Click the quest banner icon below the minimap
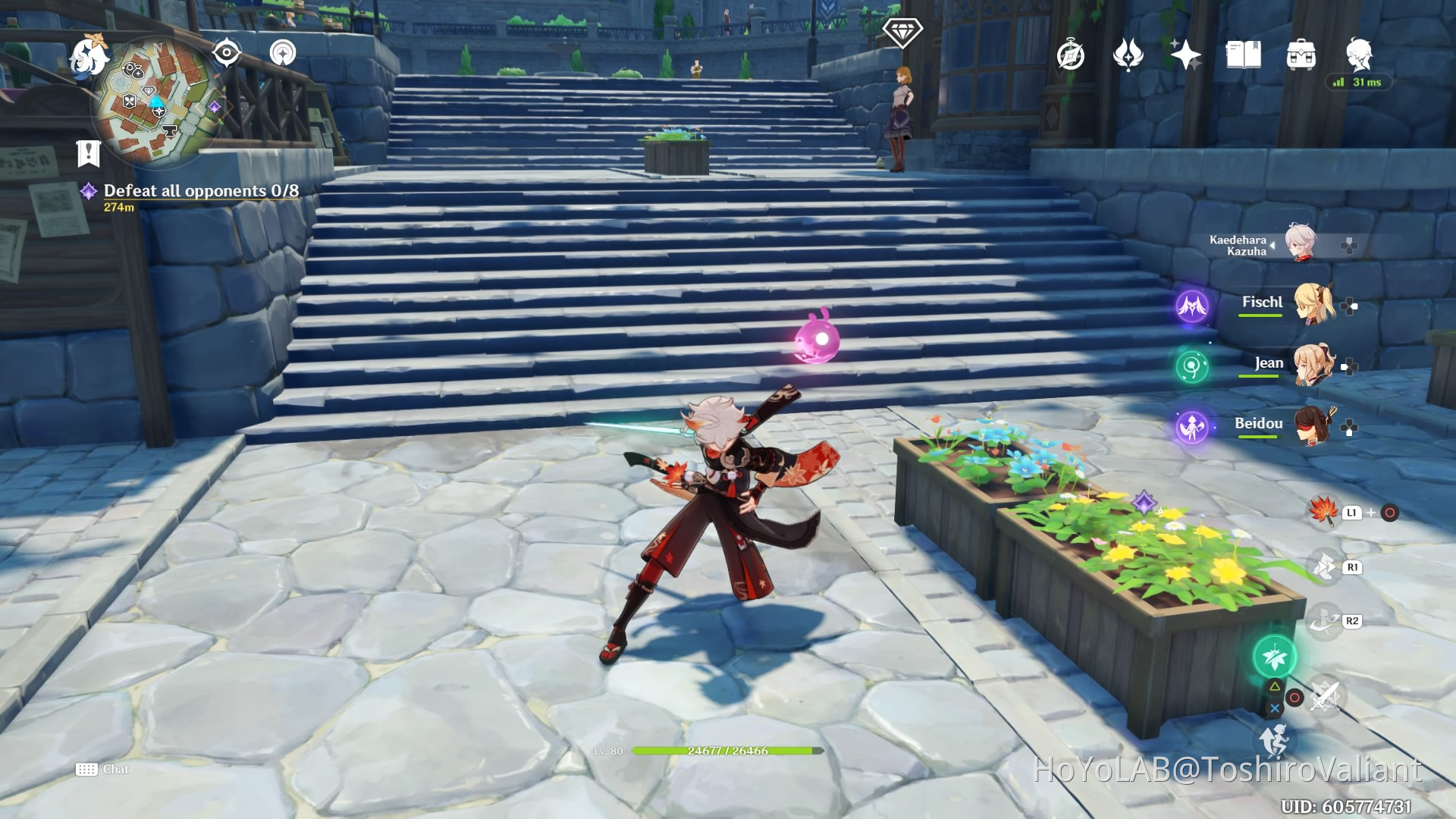Viewport: 1456px width, 819px height. [89, 152]
